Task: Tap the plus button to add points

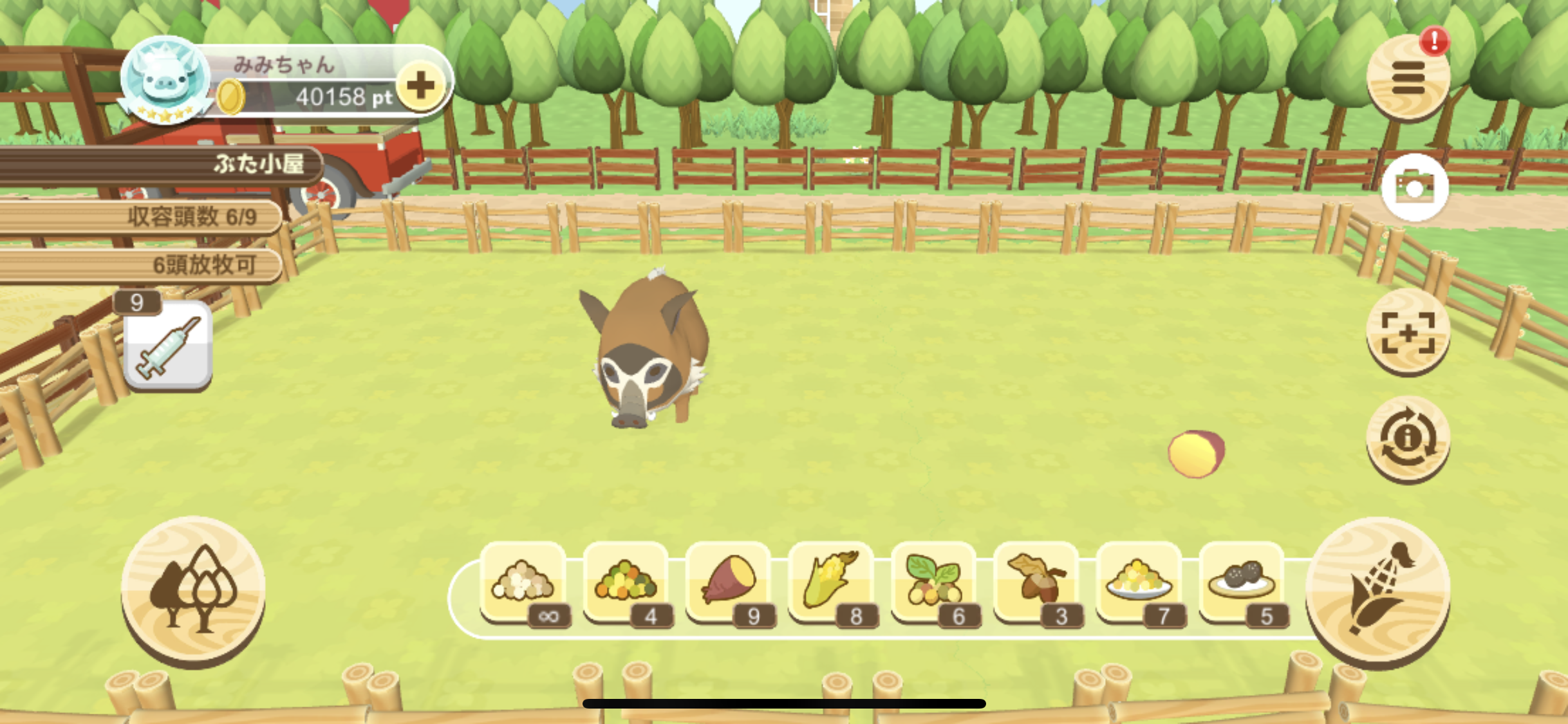Action: [420, 86]
